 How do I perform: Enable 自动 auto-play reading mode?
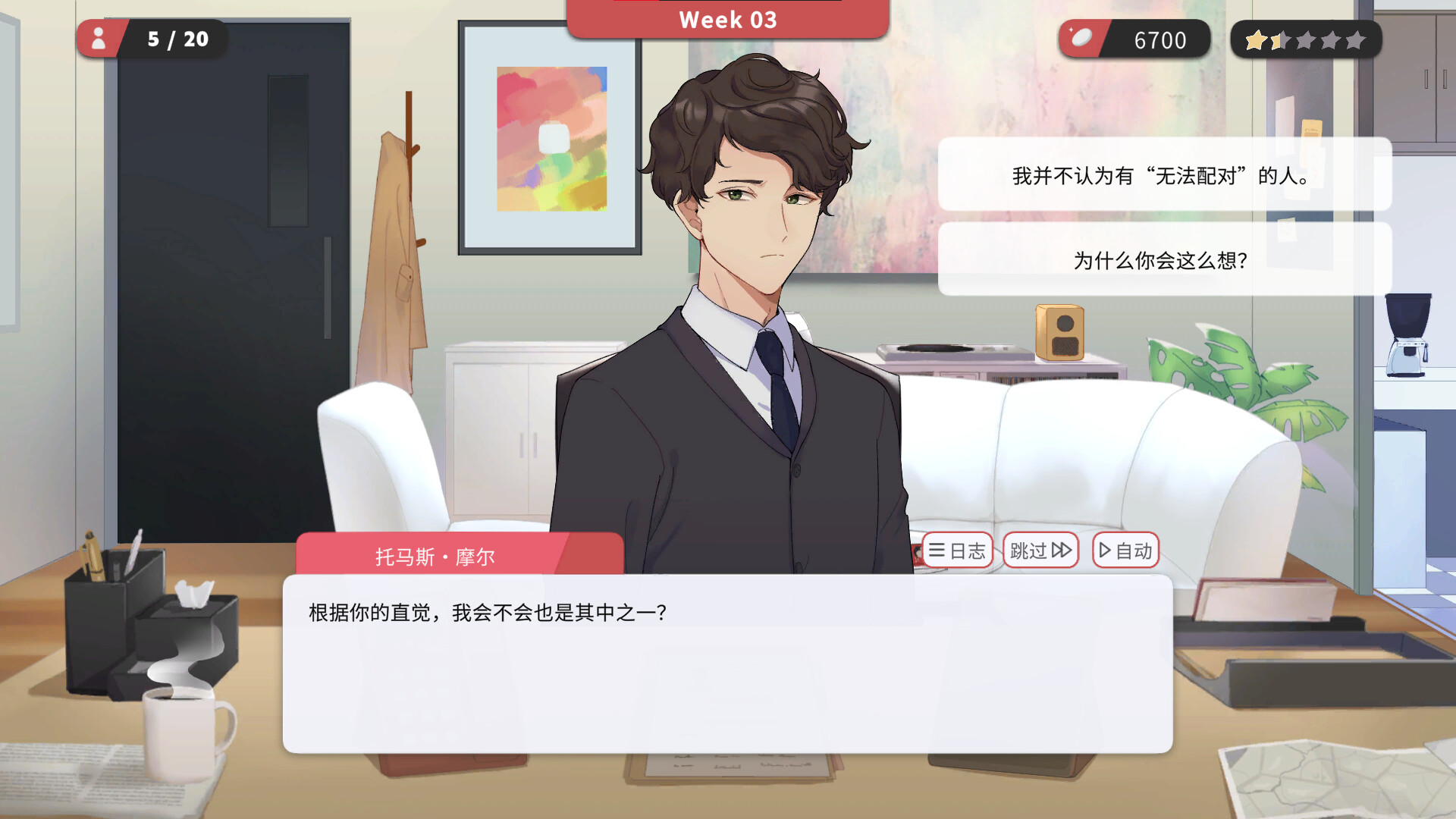point(1127,551)
